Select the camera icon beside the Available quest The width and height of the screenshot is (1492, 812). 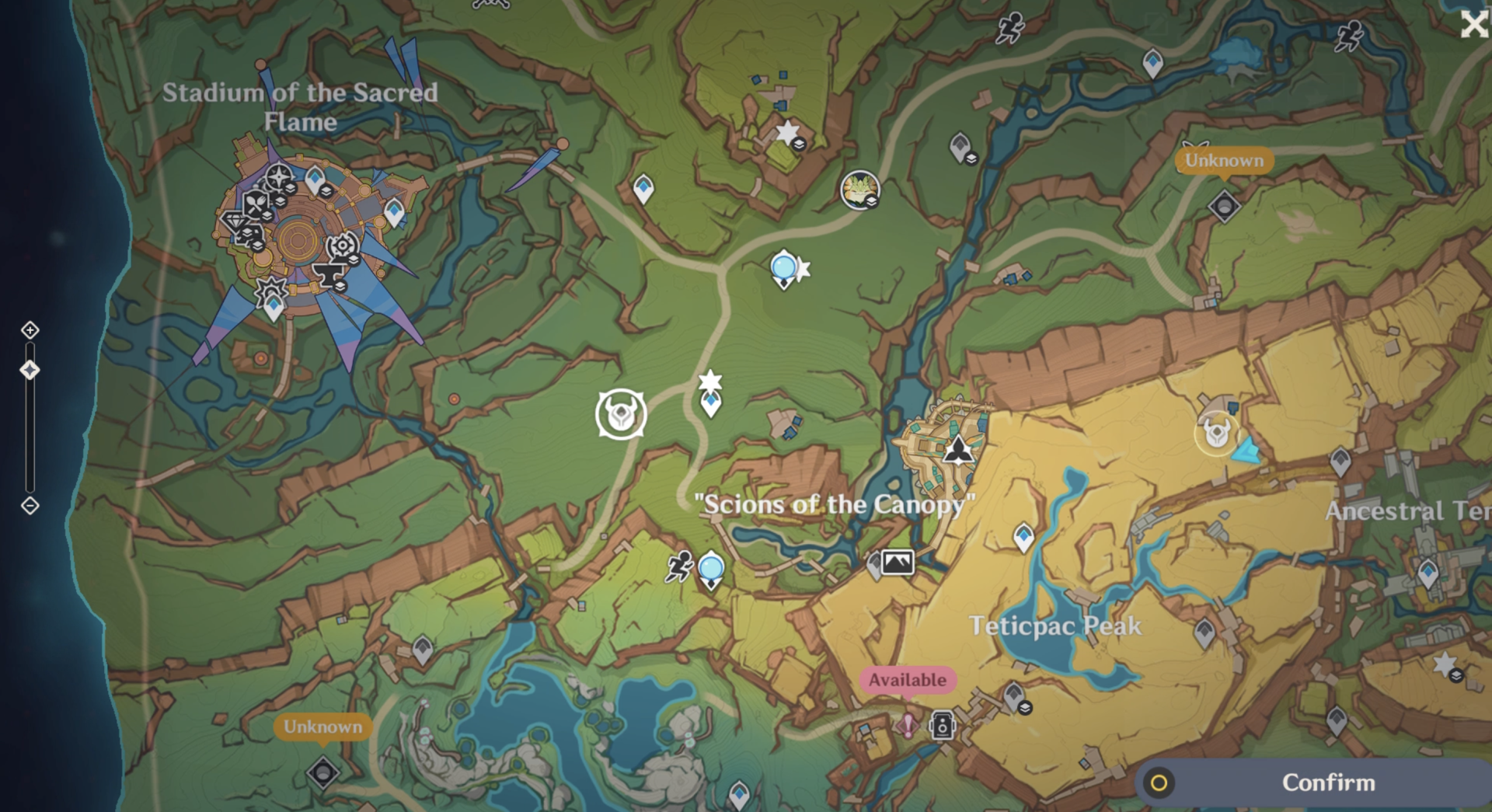point(942,726)
